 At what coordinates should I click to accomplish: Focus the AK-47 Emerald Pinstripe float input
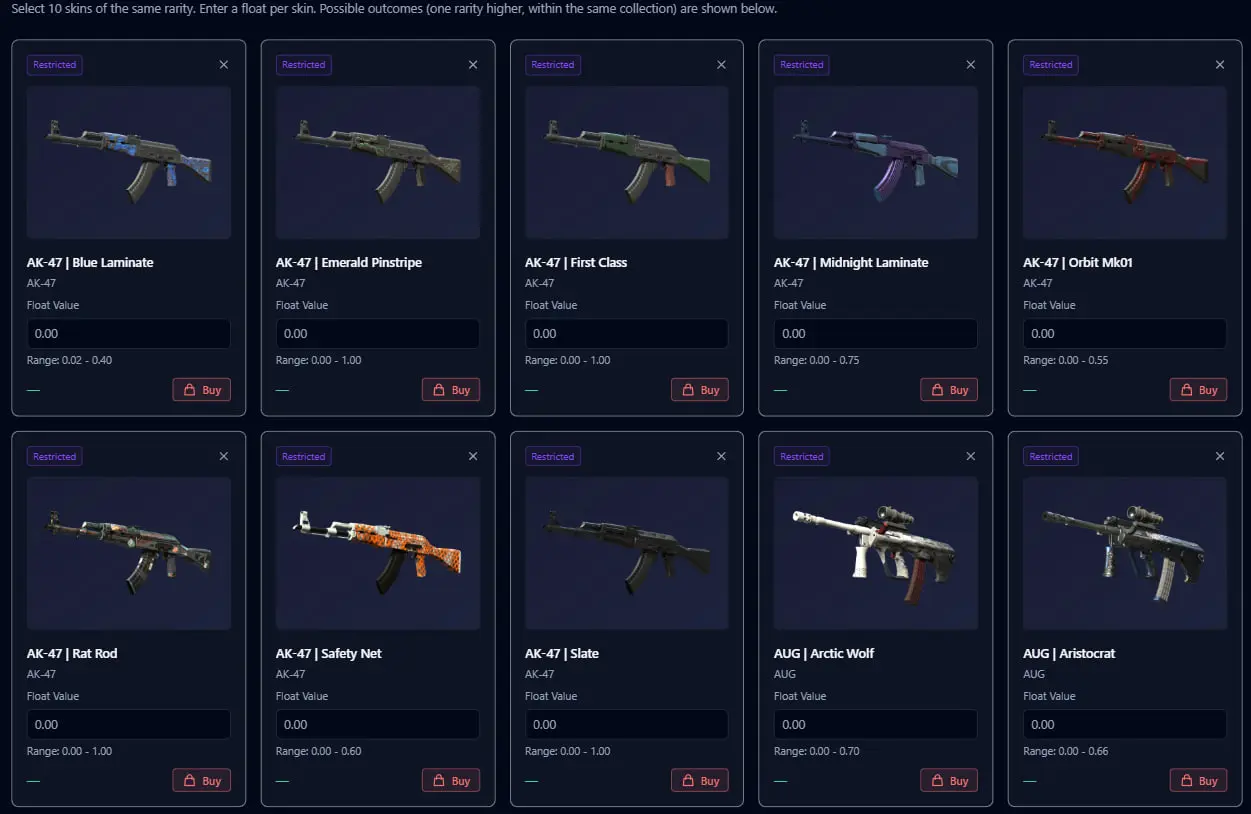(x=377, y=334)
